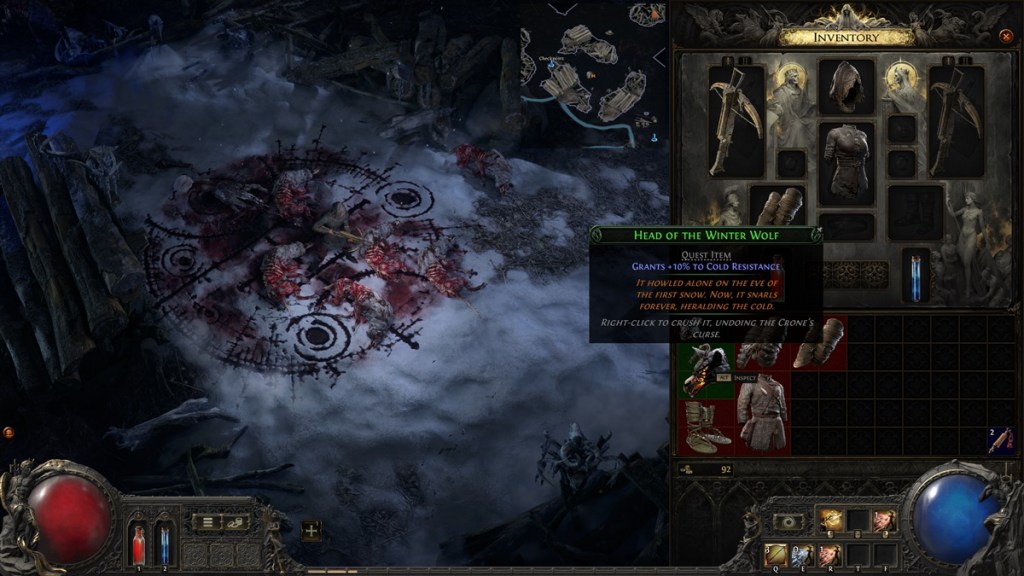Use the blue mana flask on the HUD

click(164, 544)
